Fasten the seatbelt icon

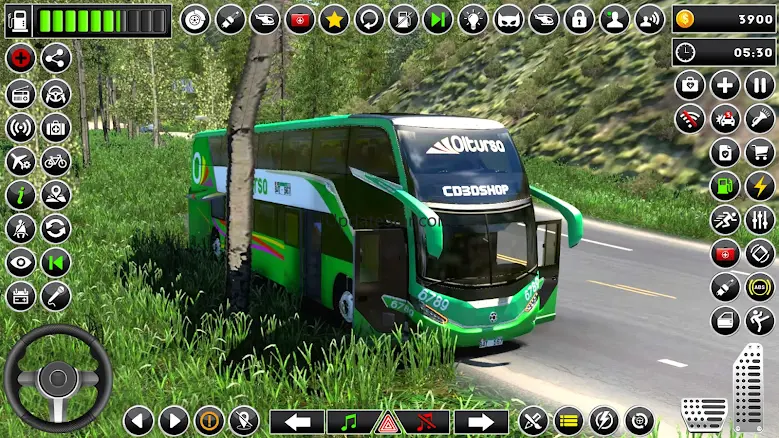click(20, 228)
